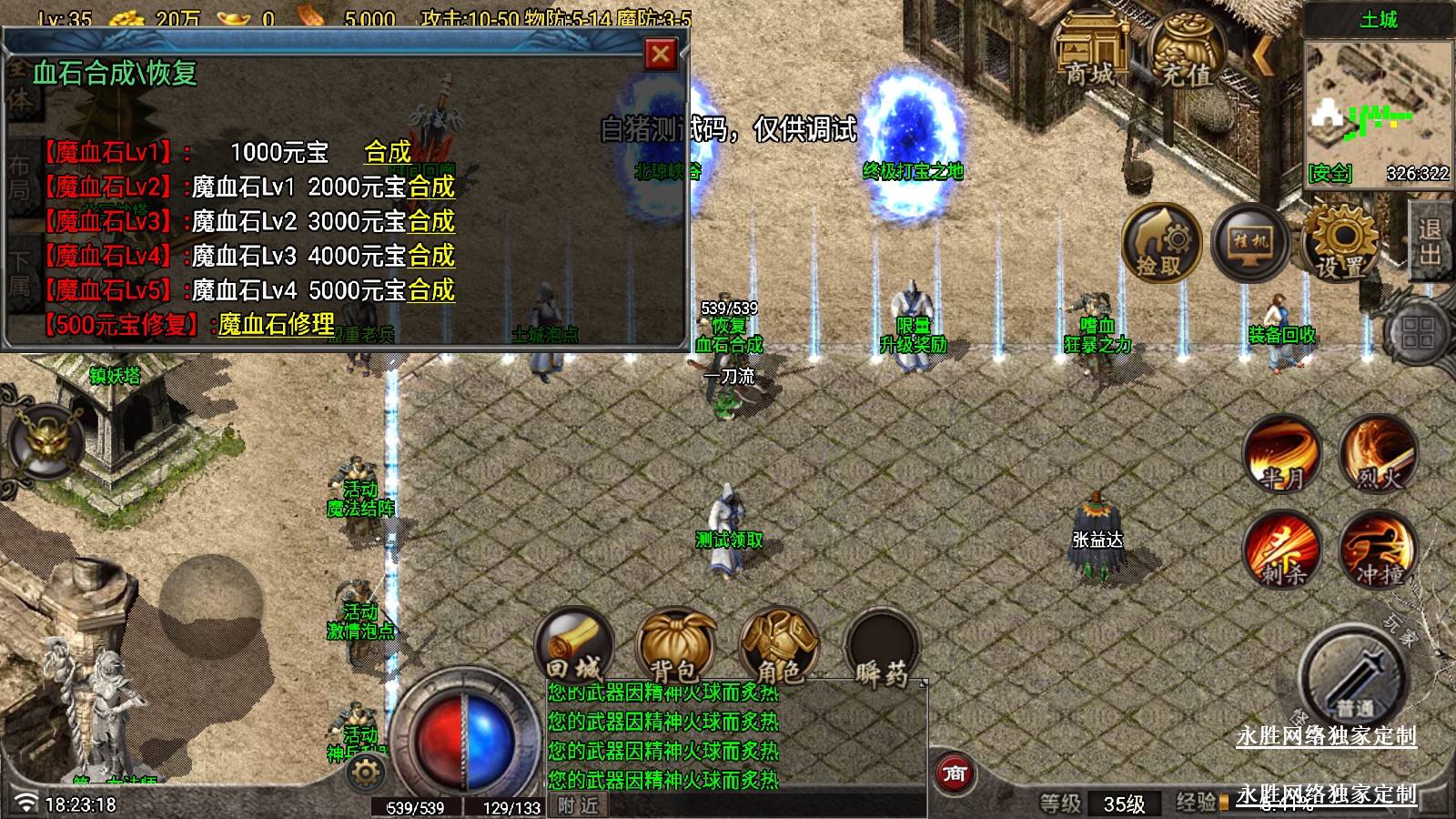Tap the 拾取 pickup button
Image resolution: width=1456 pixels, height=819 pixels.
click(x=1160, y=244)
